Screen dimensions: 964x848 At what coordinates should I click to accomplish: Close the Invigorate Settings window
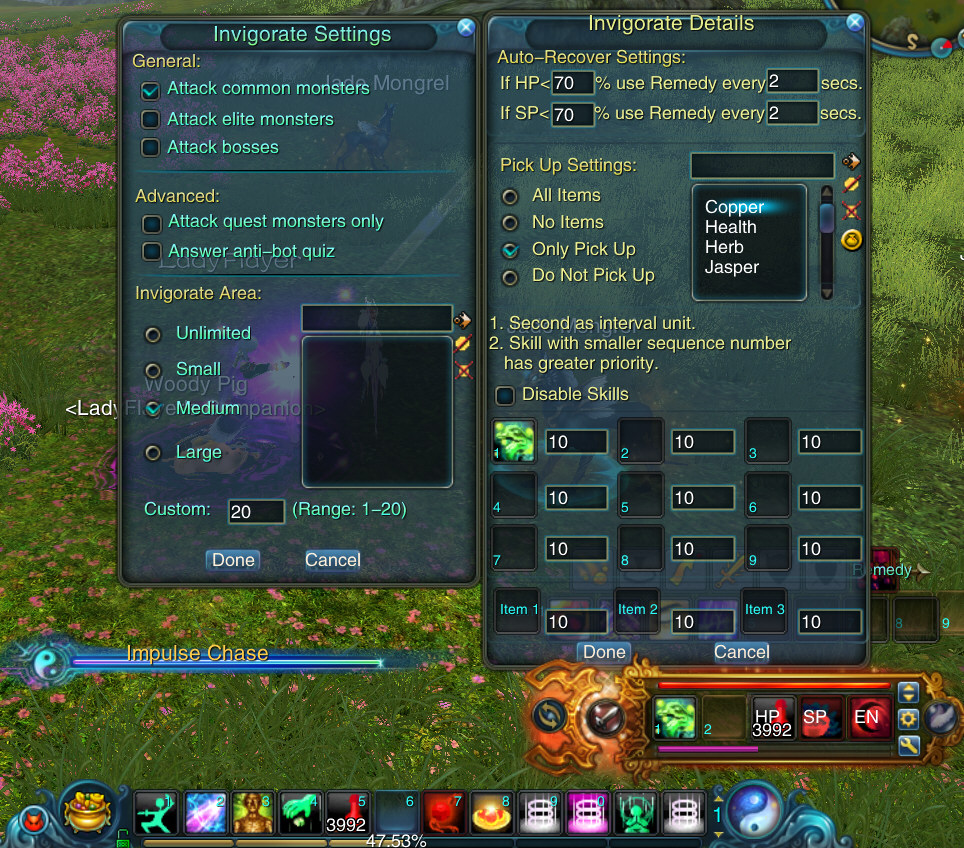tap(466, 28)
